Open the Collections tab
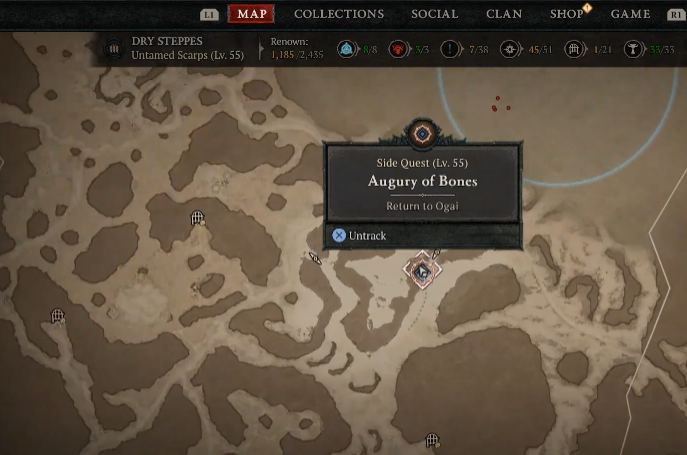This screenshot has width=687, height=455. pos(339,14)
